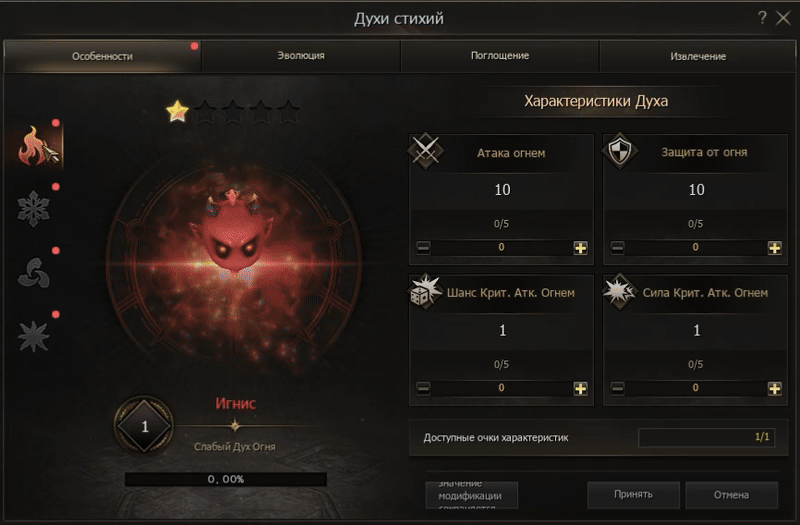Add a point to Шанс Крит. Атк. Огнем

pyautogui.click(x=580, y=388)
